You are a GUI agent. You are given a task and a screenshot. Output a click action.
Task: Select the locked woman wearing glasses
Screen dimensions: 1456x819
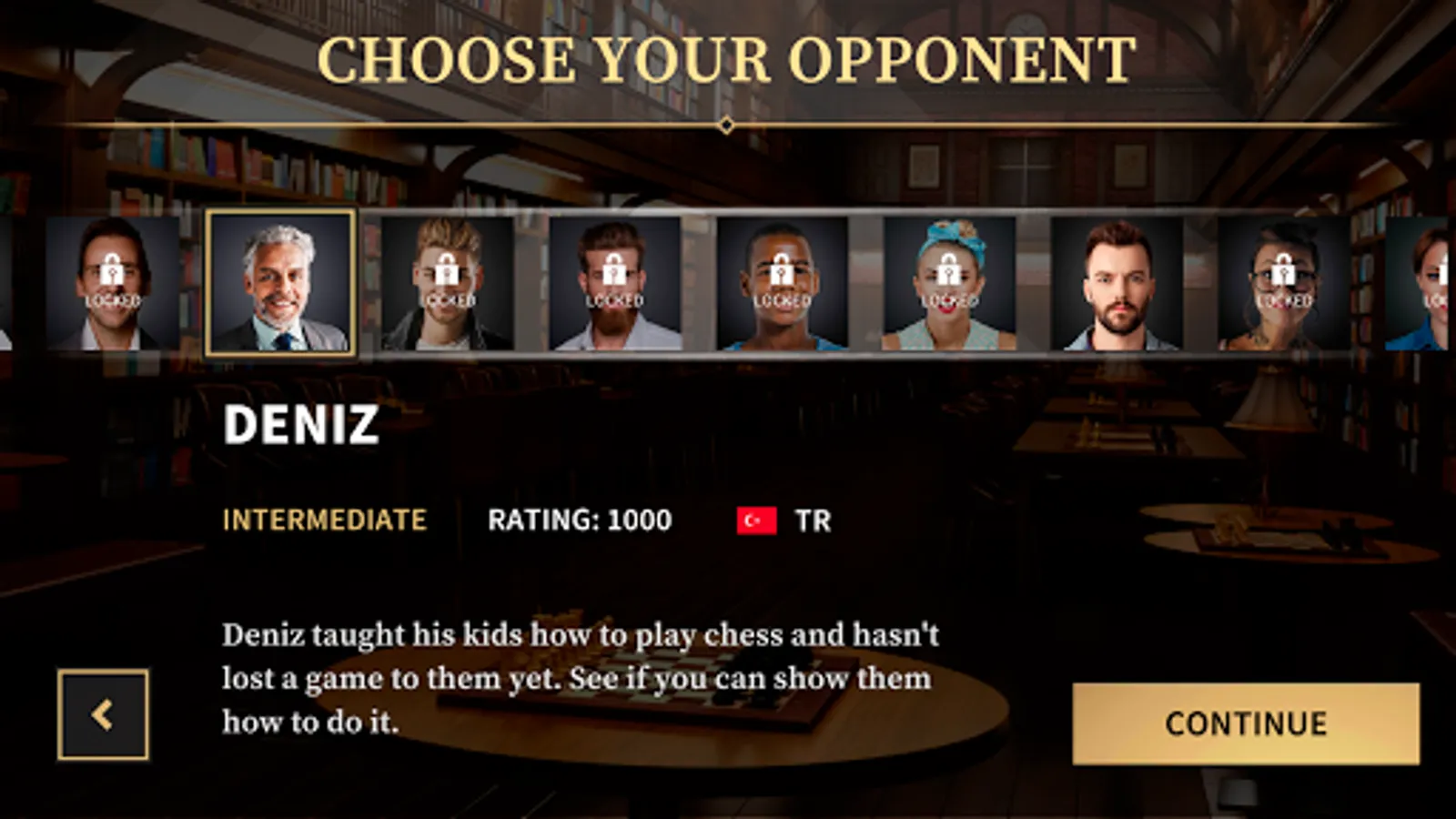tap(1283, 283)
